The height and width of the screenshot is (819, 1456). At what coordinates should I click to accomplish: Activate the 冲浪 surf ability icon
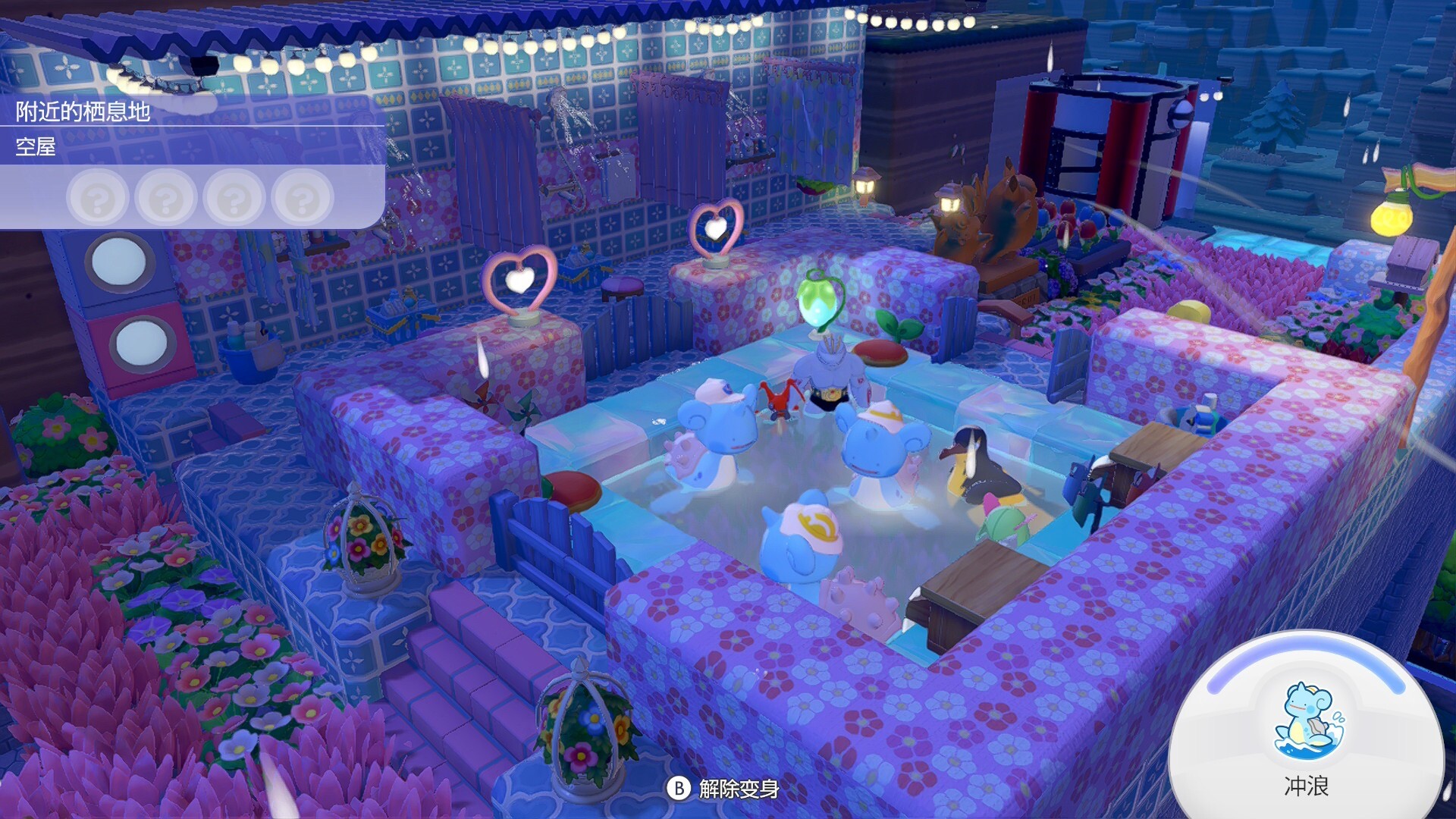[1306, 722]
